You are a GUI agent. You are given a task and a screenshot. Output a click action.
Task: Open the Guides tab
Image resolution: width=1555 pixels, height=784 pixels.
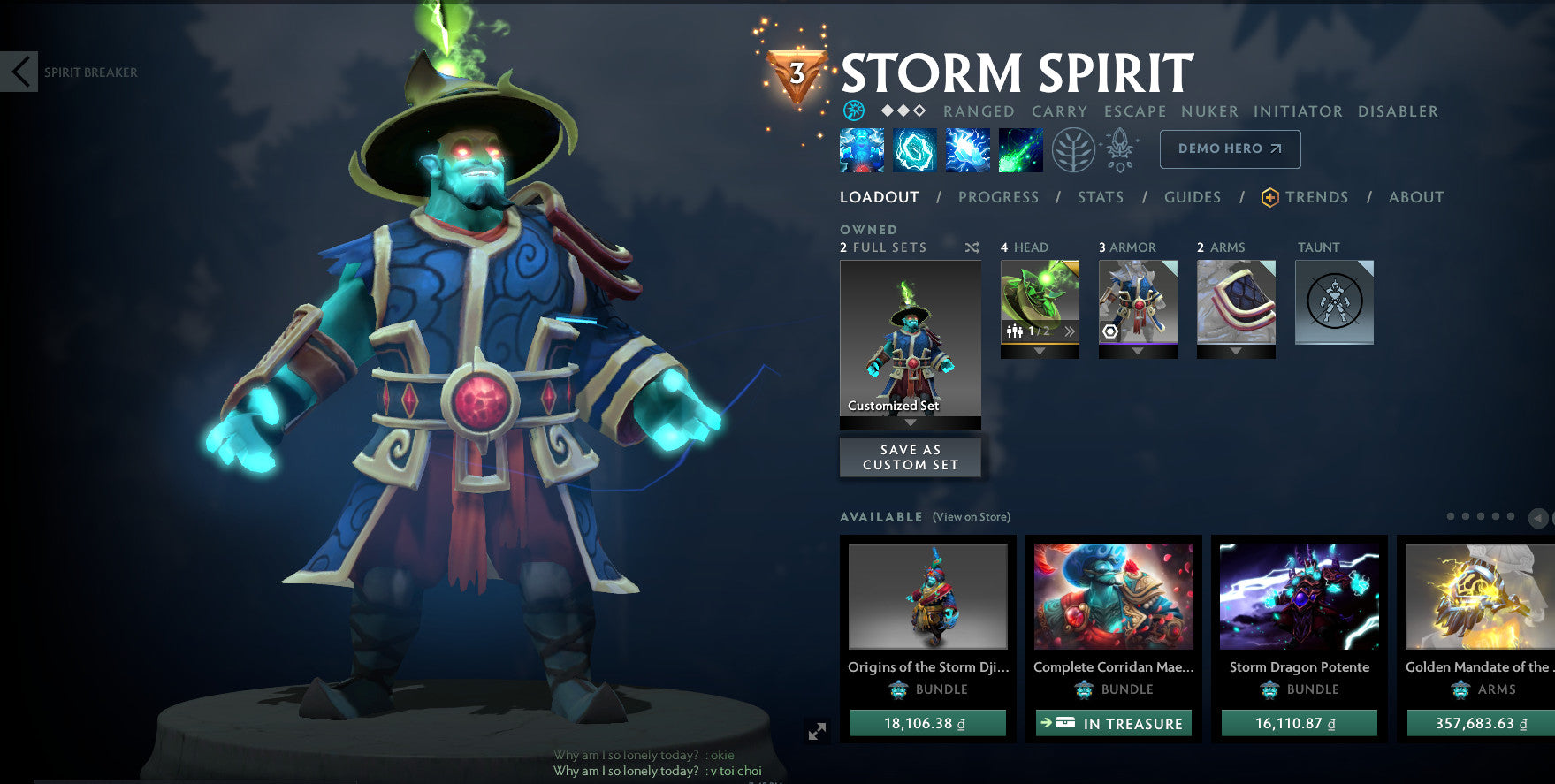click(x=1193, y=197)
